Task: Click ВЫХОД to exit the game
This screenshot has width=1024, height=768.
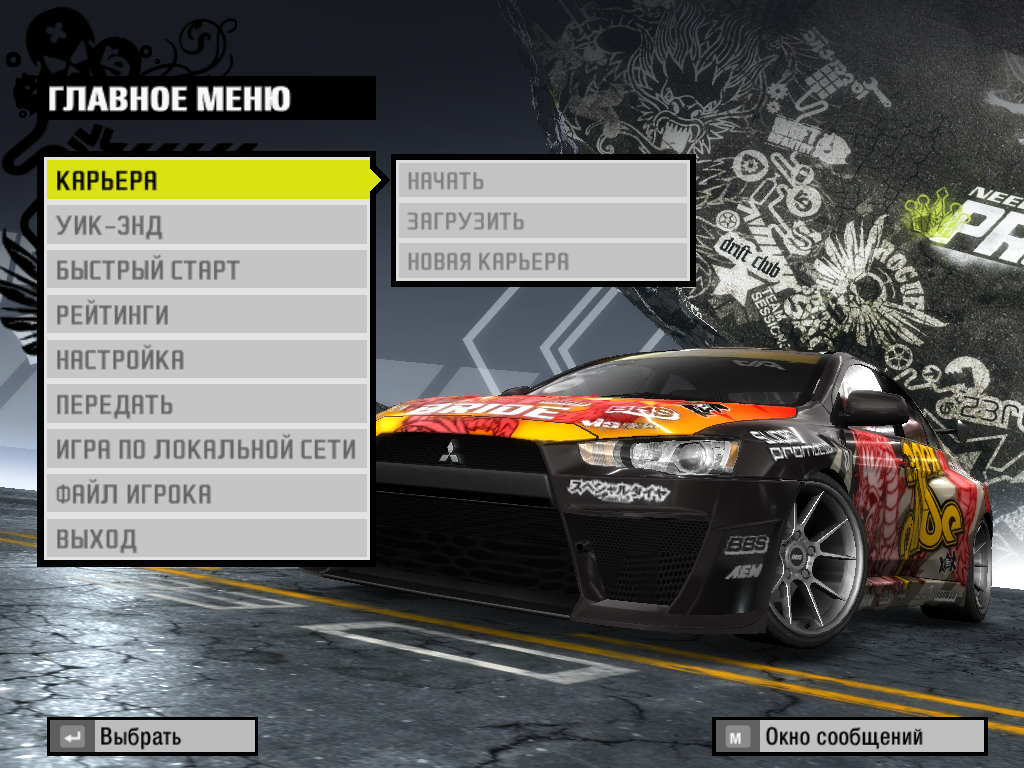Action: [207, 540]
